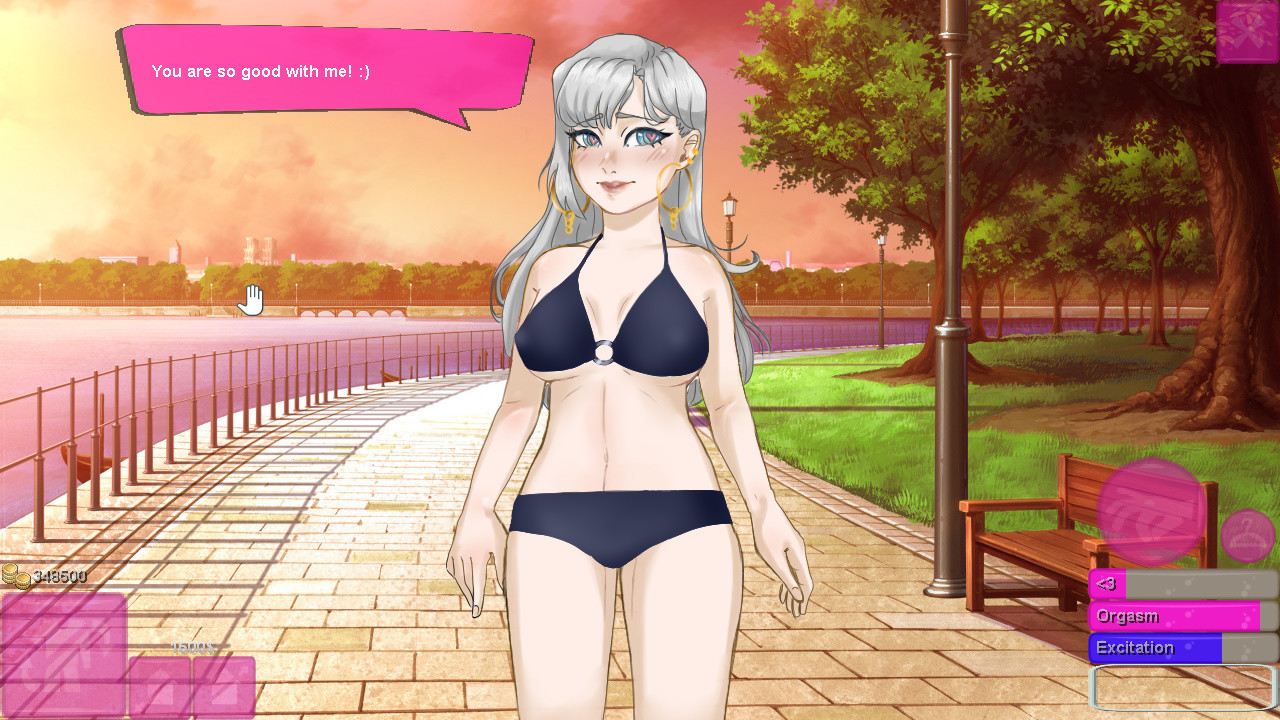The width and height of the screenshot is (1280, 720).
Task: Click the heart <3 icon on status bar
Action: (x=1105, y=584)
